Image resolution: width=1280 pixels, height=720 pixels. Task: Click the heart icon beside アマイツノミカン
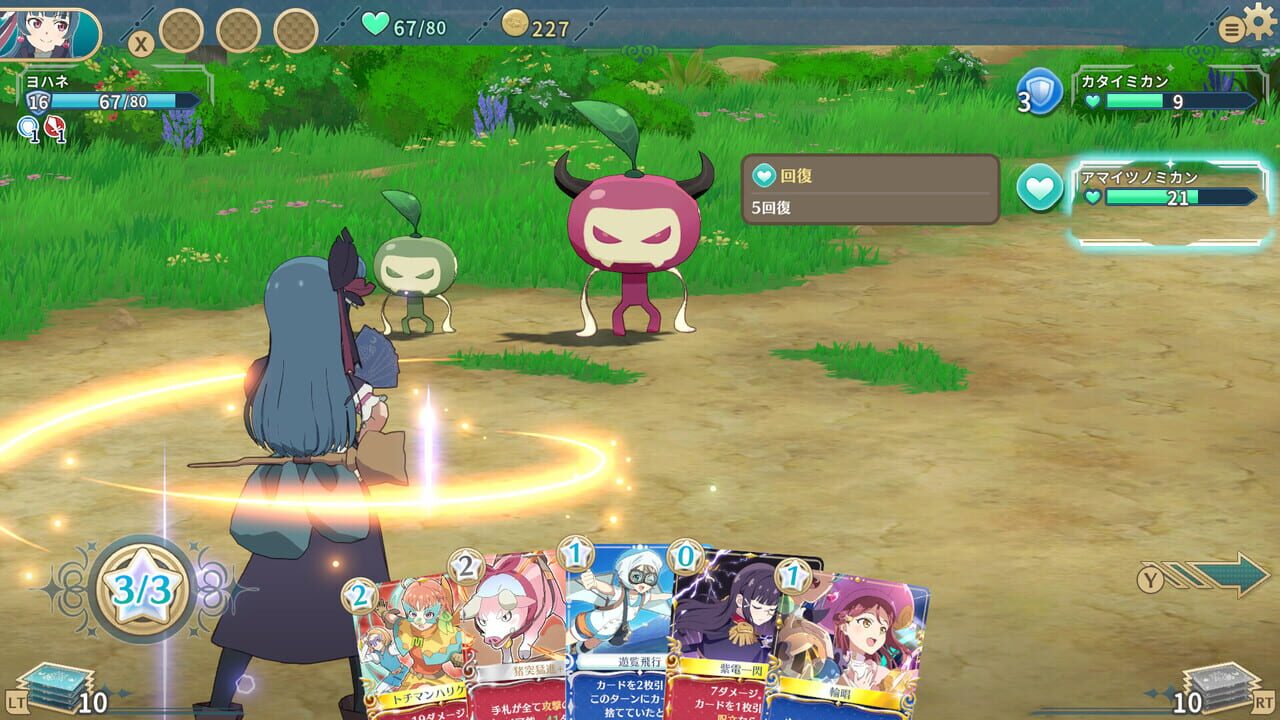(x=1039, y=188)
